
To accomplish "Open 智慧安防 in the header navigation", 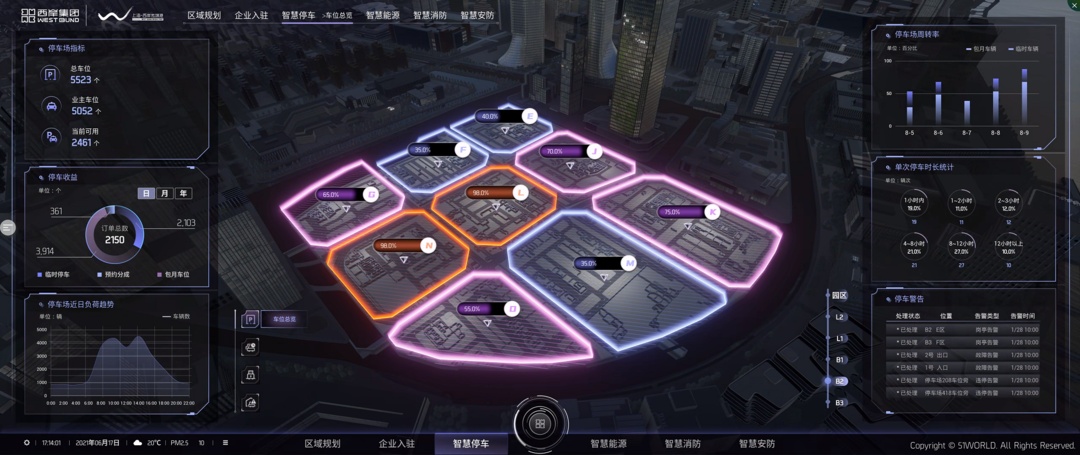I will click(477, 16).
